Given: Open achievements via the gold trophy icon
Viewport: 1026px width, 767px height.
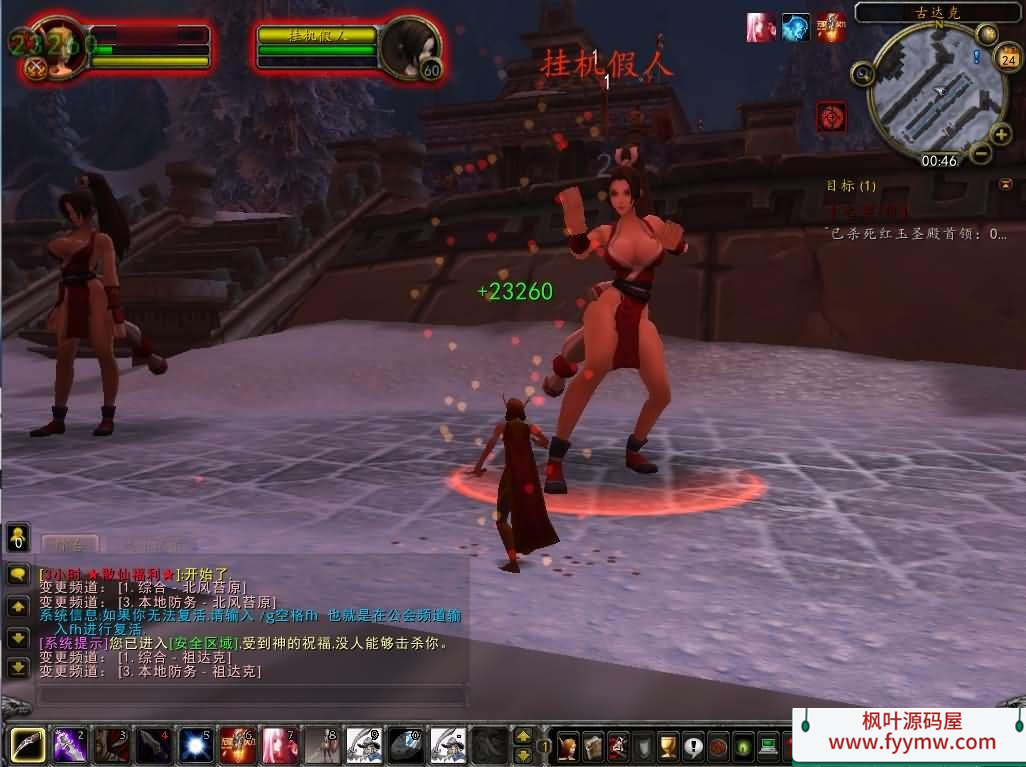Looking at the screenshot, I should tap(667, 746).
